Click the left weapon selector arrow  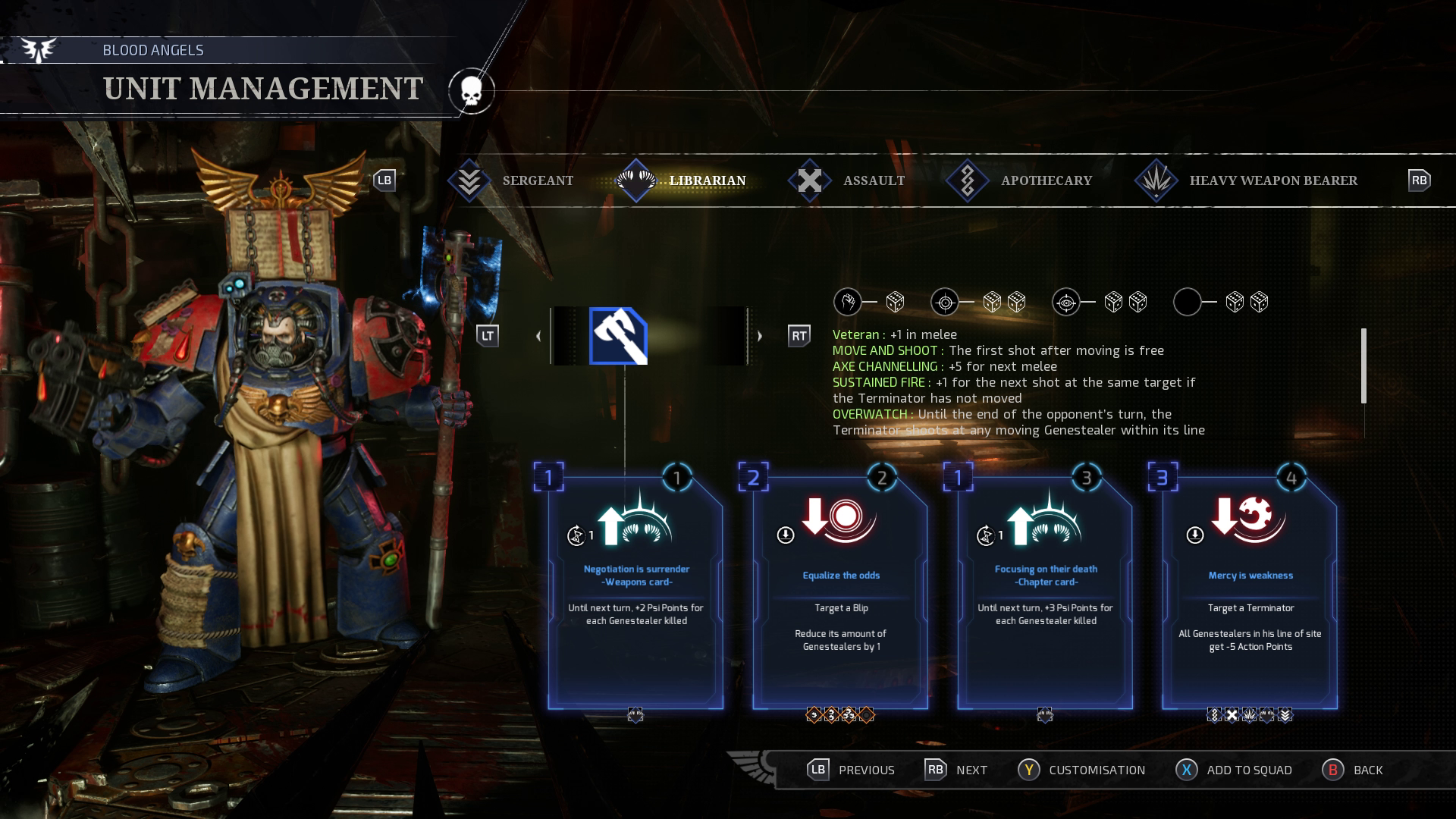pyautogui.click(x=538, y=336)
